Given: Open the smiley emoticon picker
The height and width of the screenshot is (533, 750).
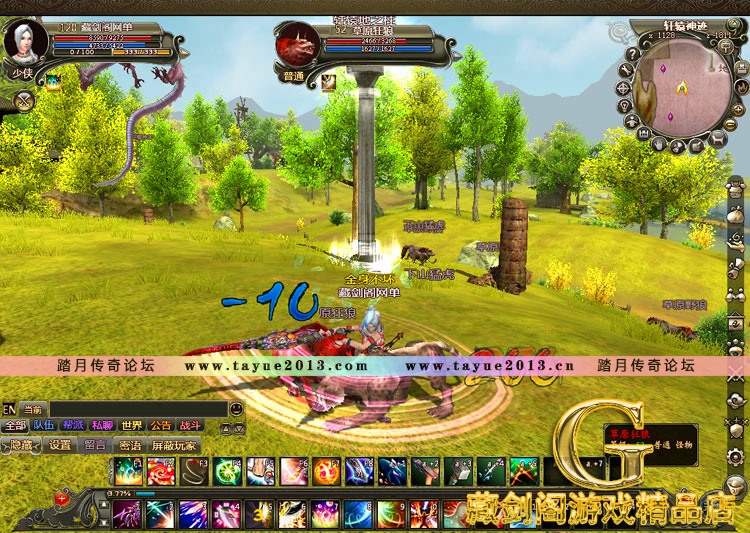Looking at the screenshot, I should coord(236,408).
